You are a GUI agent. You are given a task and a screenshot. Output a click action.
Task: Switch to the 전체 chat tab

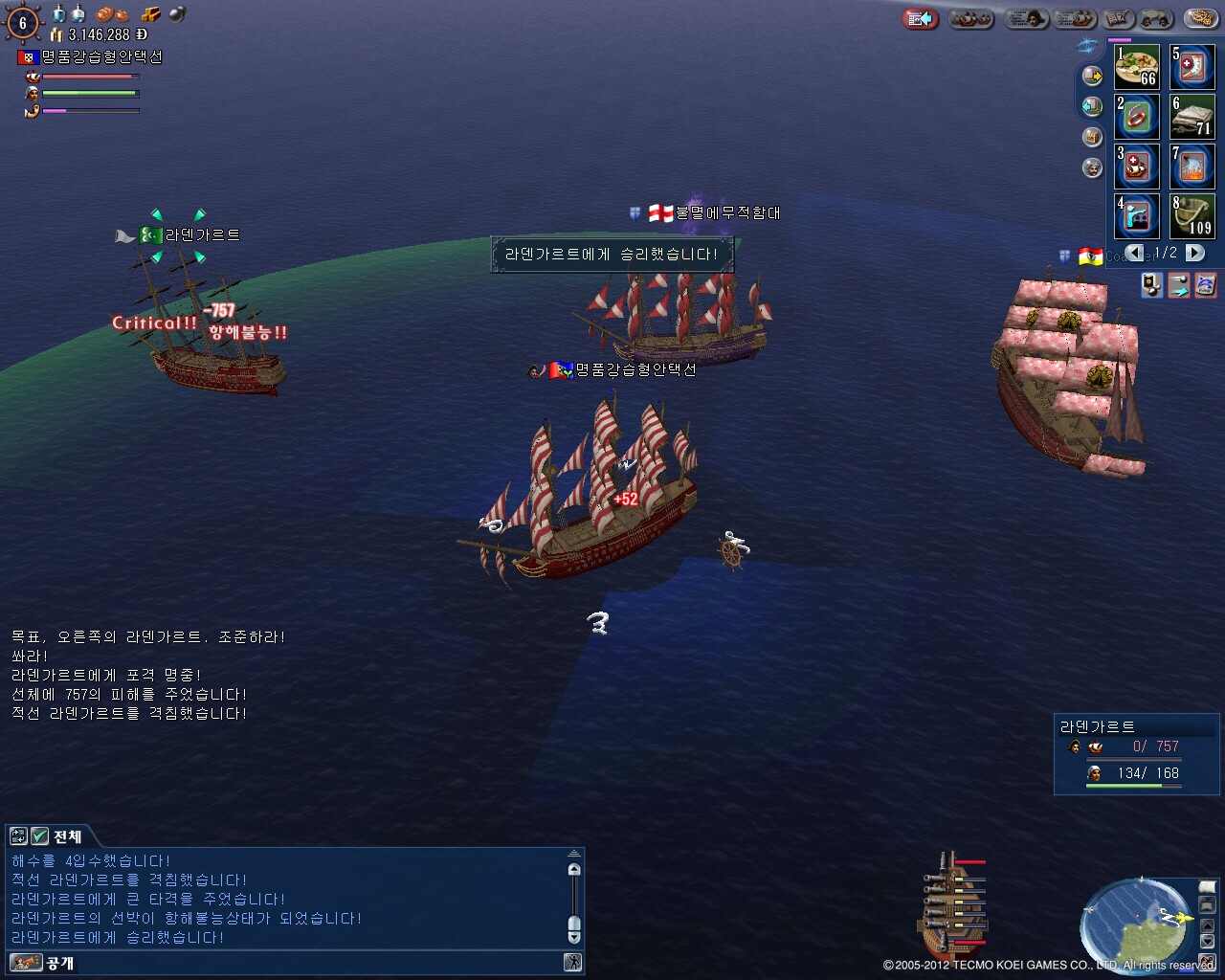coord(58,835)
